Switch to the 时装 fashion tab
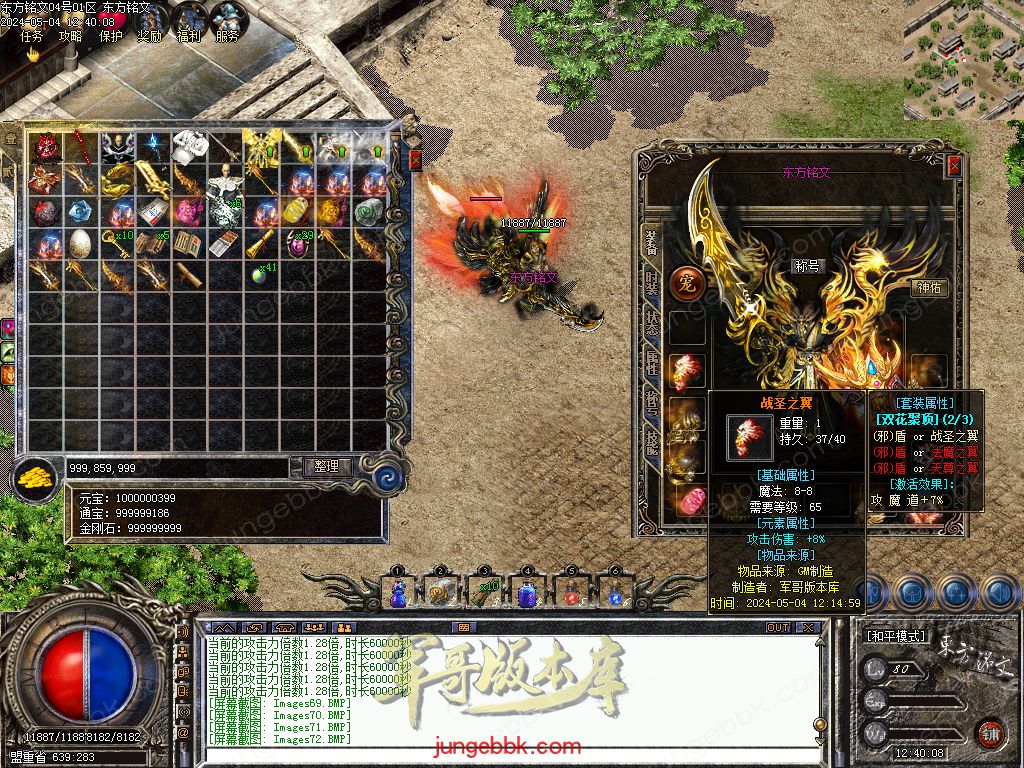The width and height of the screenshot is (1024, 768). coord(652,283)
